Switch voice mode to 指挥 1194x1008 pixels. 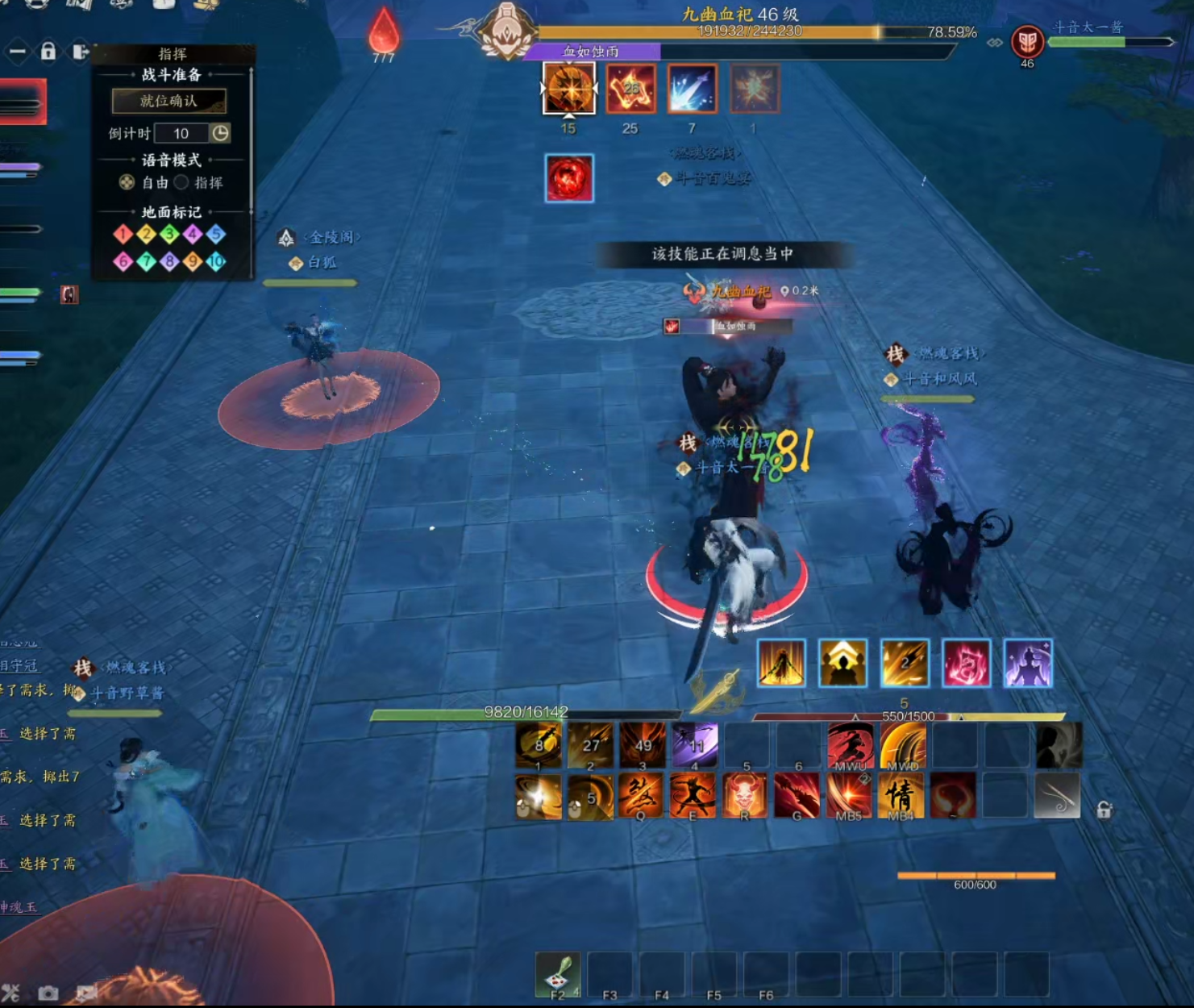pyautogui.click(x=182, y=182)
